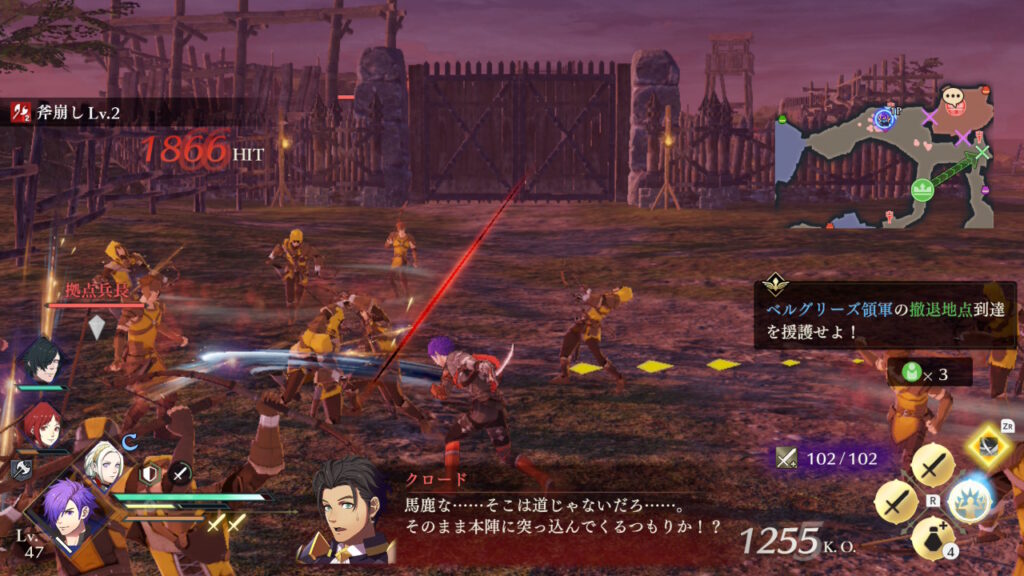Image resolution: width=1024 pixels, height=576 pixels.
Task: Select the green crown marker on the minimap
Action: pyautogui.click(x=922, y=187)
